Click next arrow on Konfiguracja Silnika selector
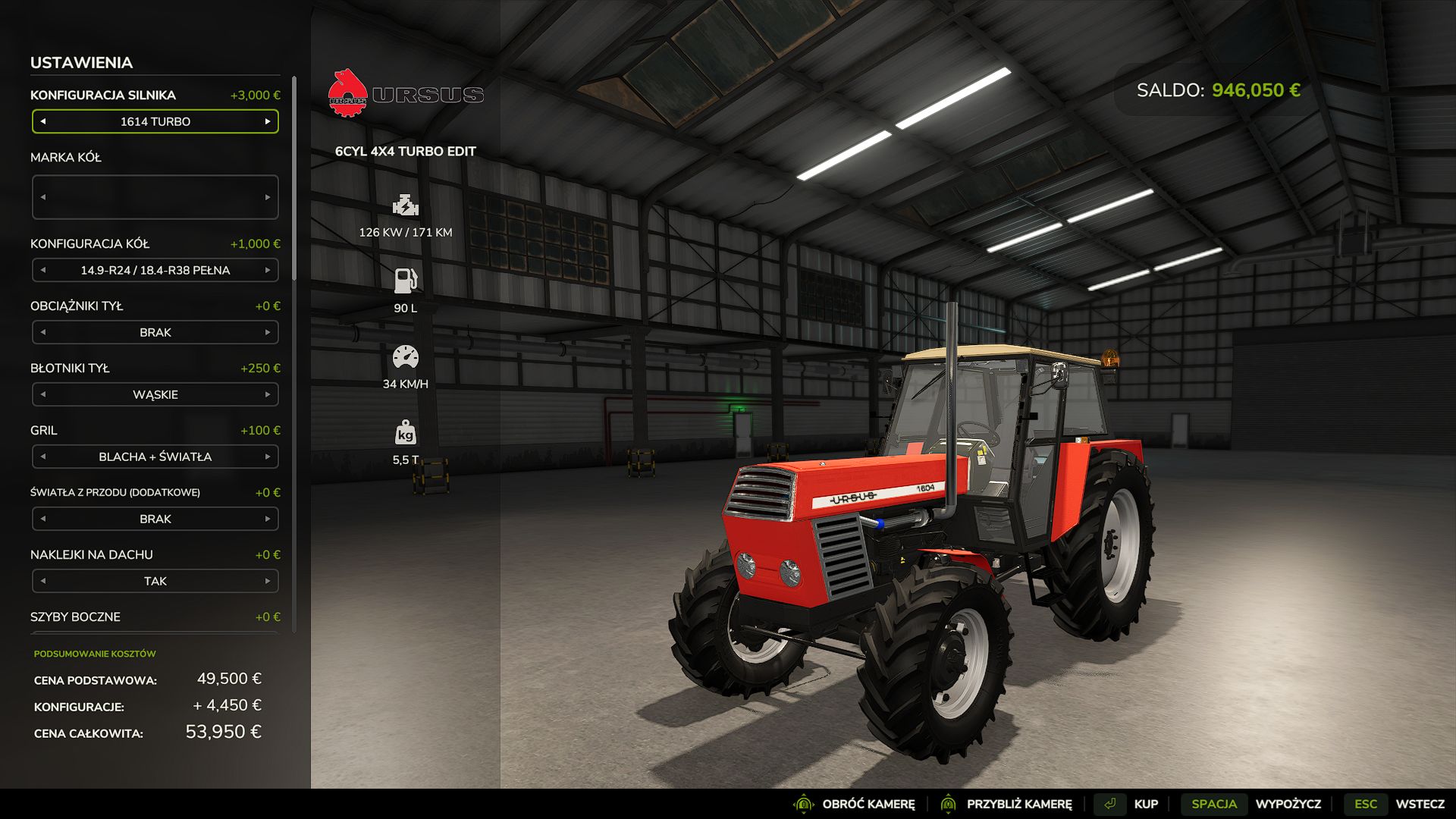Viewport: 1456px width, 819px height. [x=268, y=121]
